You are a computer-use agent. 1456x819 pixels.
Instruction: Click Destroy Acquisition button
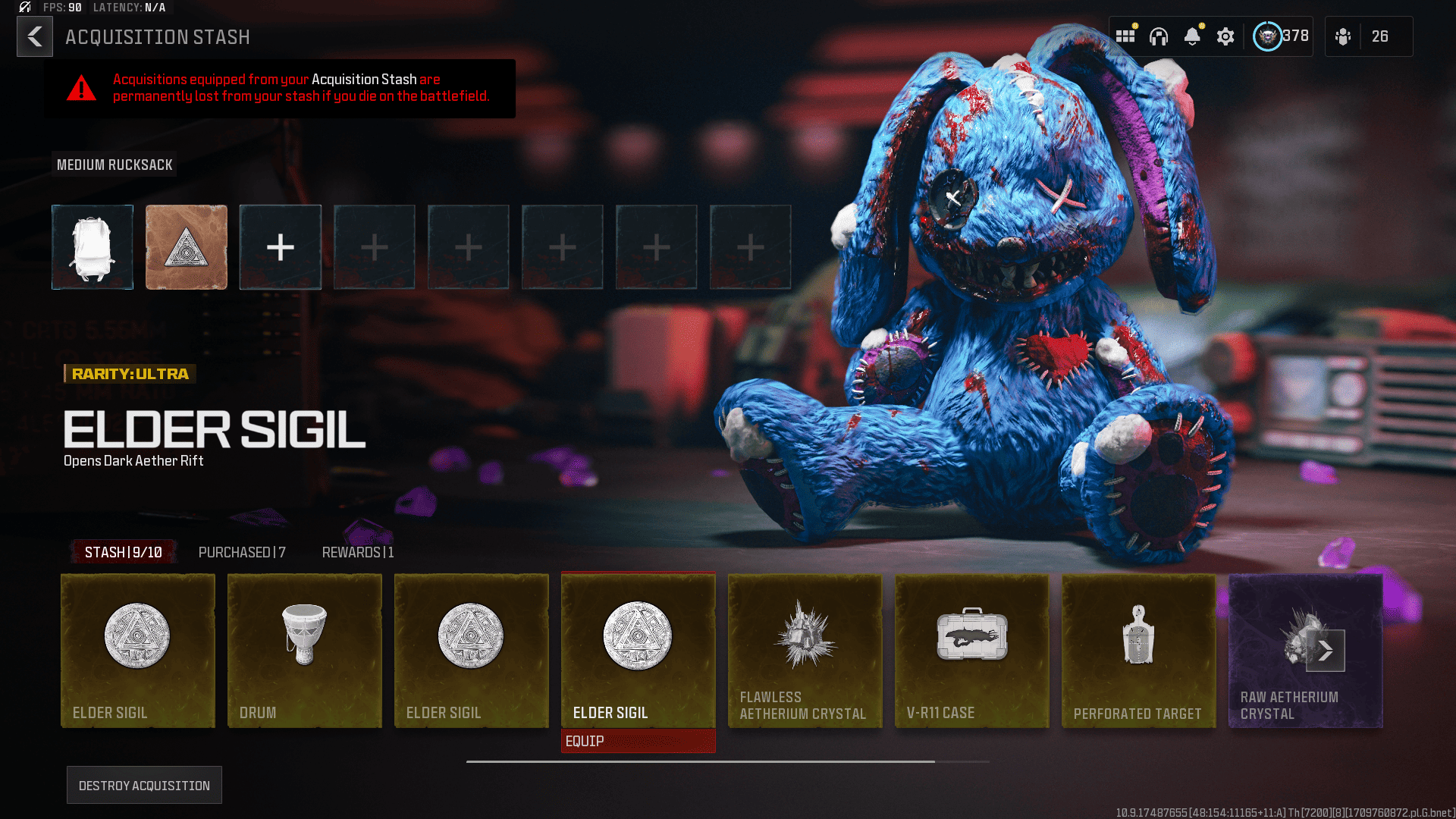tap(144, 785)
